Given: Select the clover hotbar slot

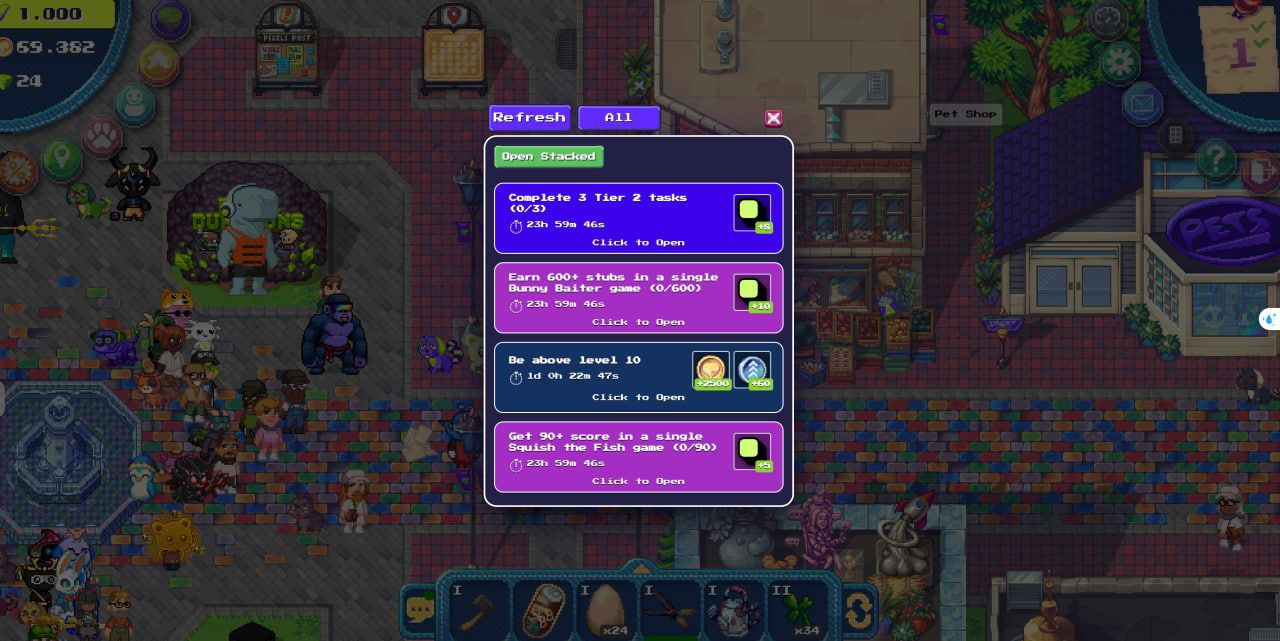Looking at the screenshot, I should [x=797, y=609].
